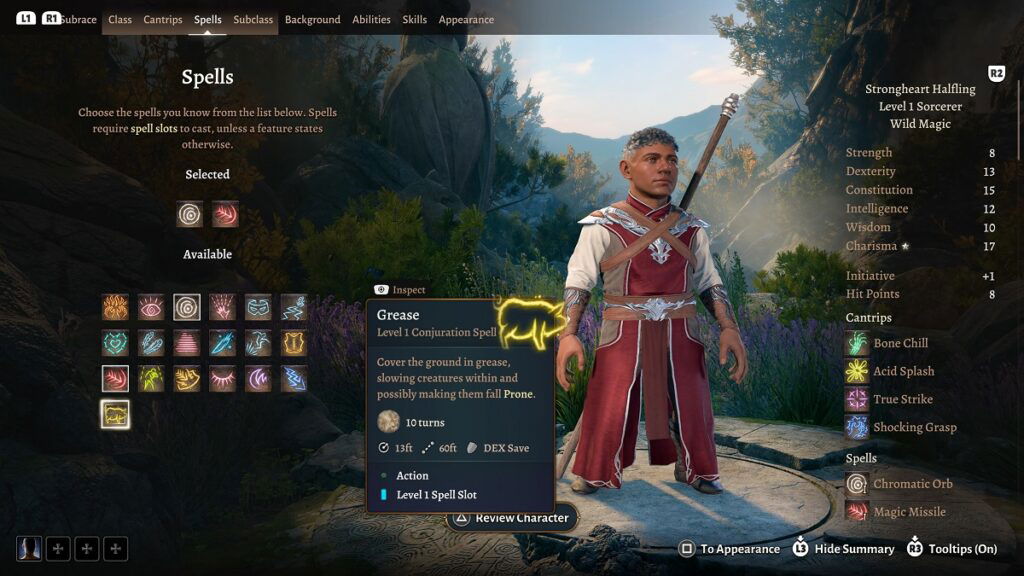Open the Cantrips tab
1024x576 pixels.
(x=163, y=20)
